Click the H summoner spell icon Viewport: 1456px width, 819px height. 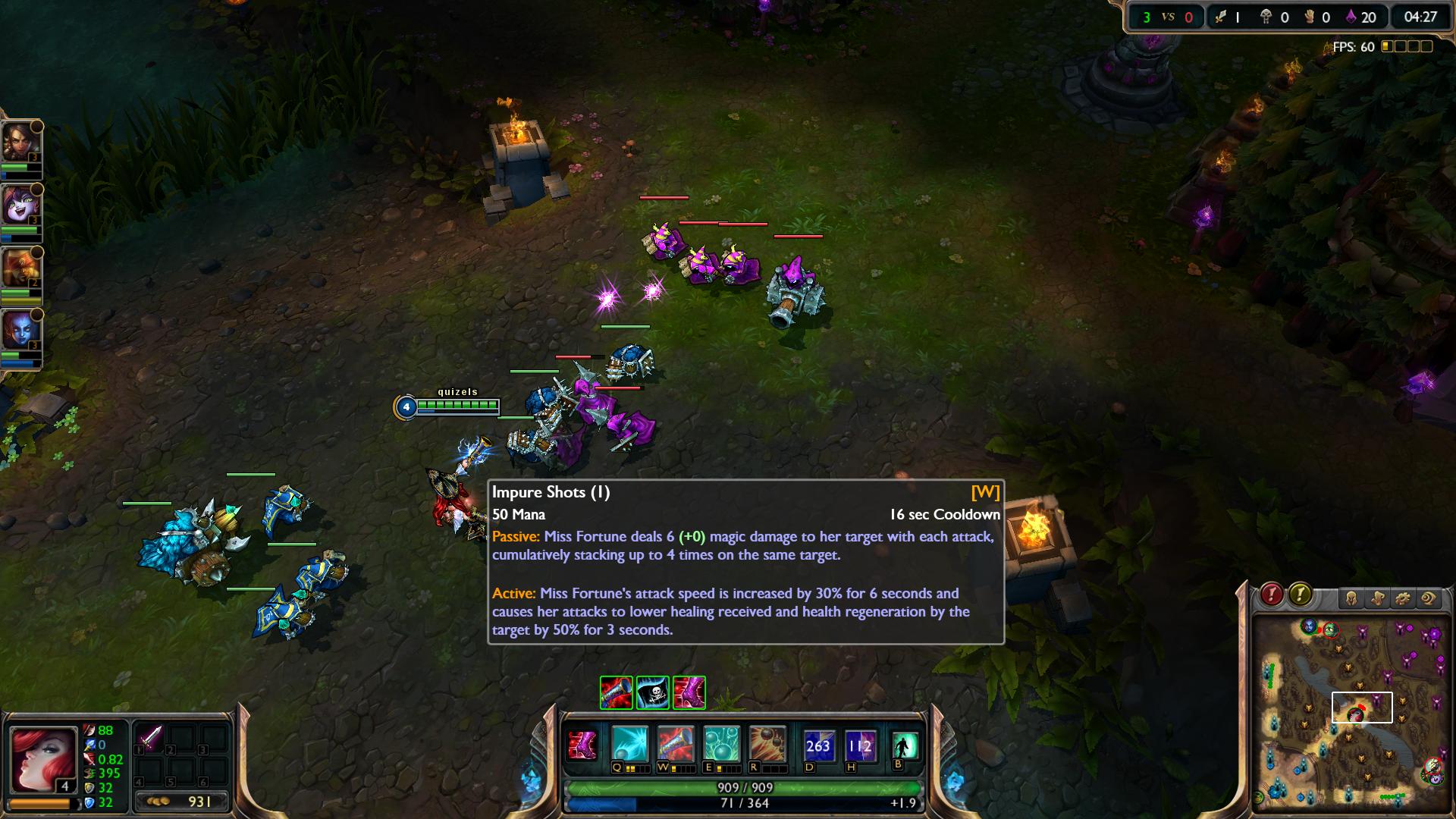[x=860, y=746]
